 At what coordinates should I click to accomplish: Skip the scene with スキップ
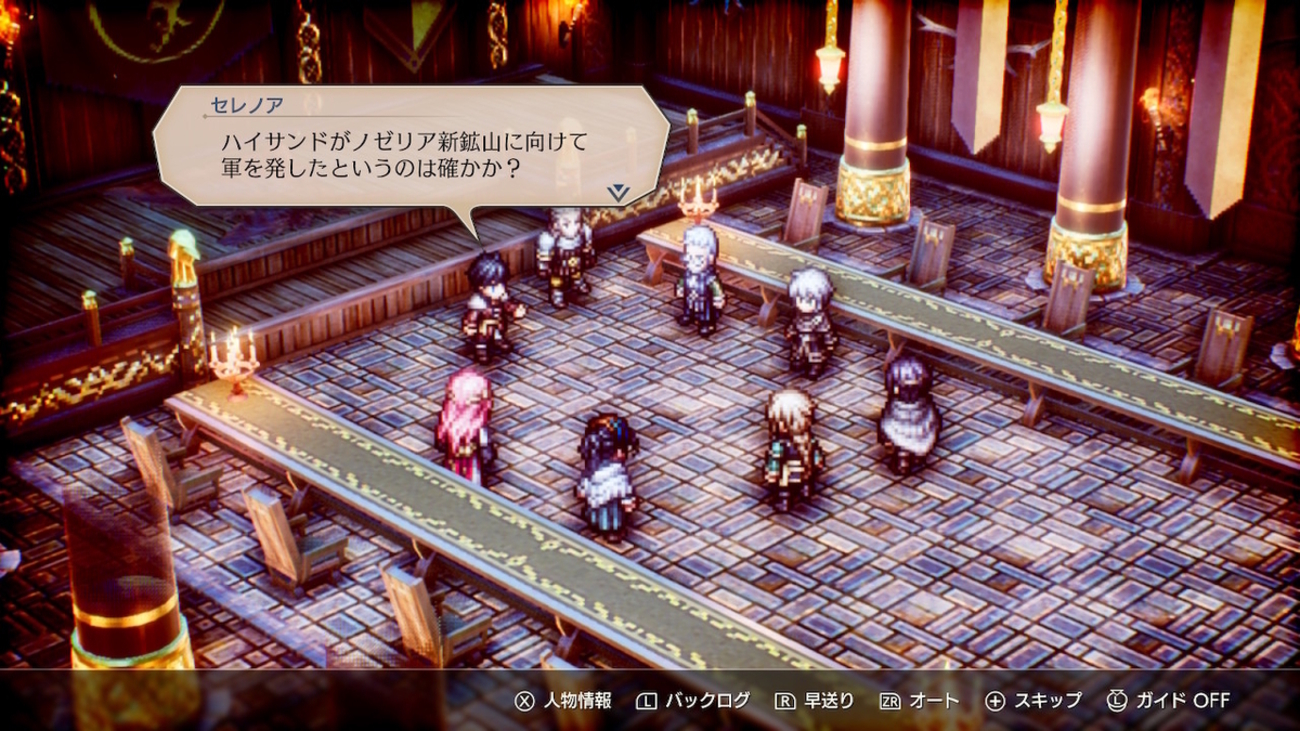[x=1033, y=701]
